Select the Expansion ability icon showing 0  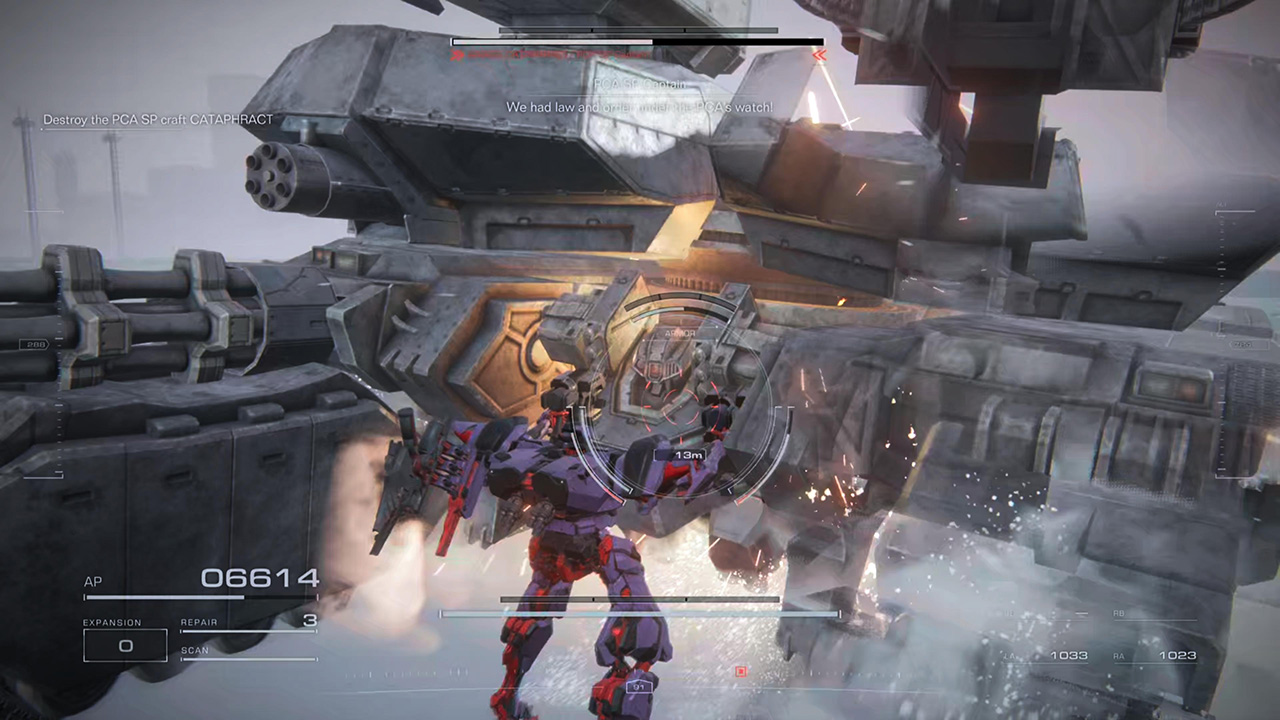(125, 645)
